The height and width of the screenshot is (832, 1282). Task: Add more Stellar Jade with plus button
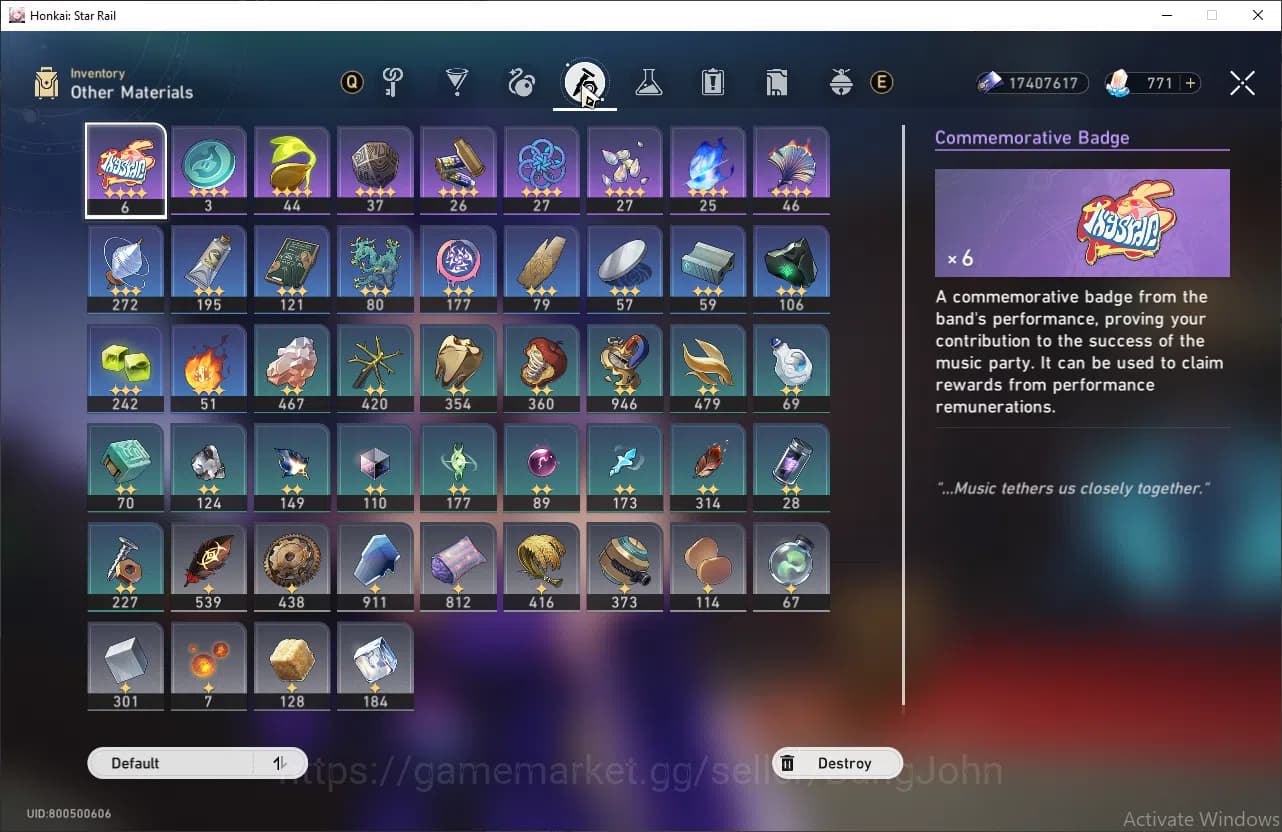tap(1190, 83)
